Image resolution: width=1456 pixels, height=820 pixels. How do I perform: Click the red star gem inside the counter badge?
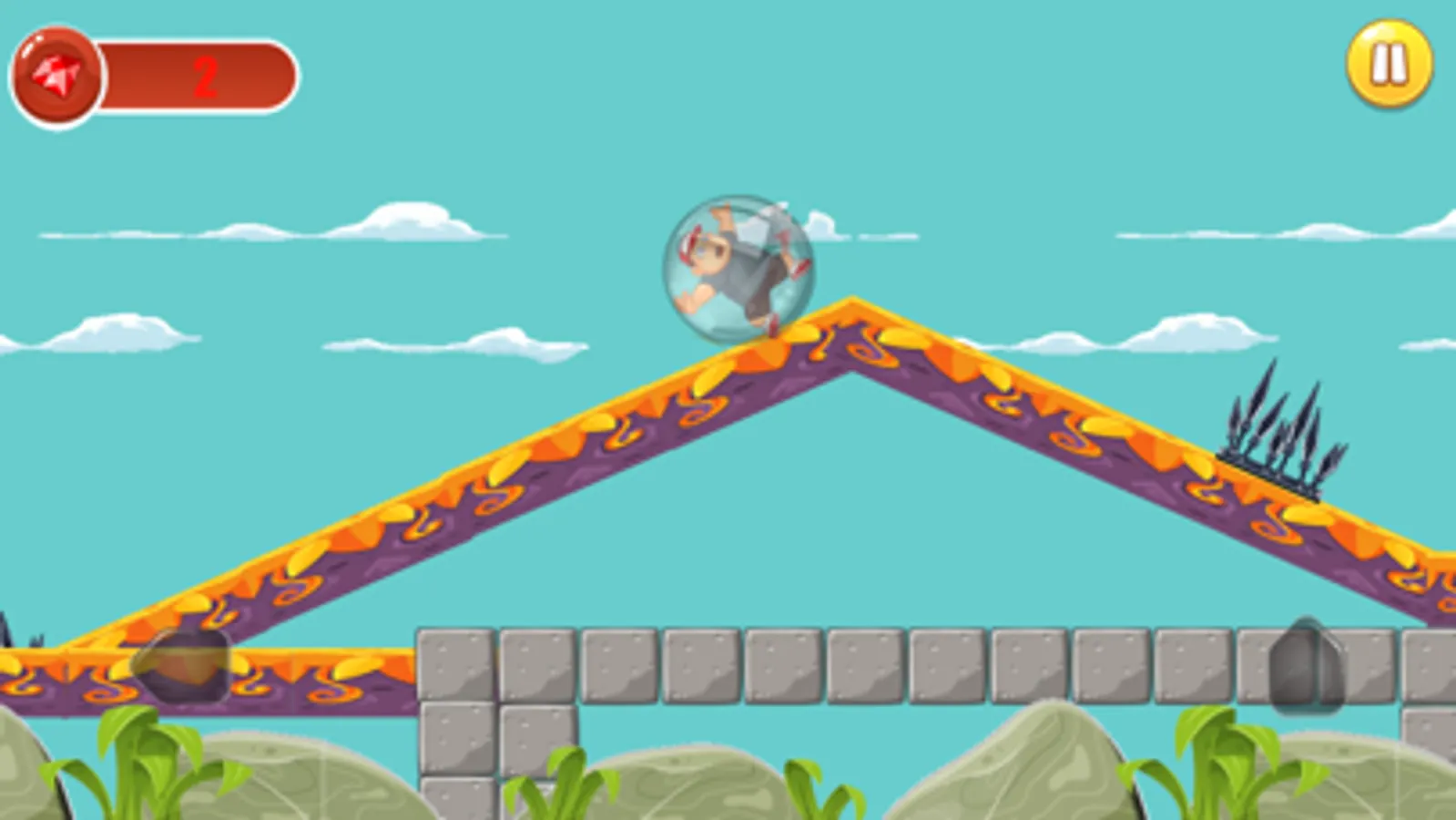55,71
